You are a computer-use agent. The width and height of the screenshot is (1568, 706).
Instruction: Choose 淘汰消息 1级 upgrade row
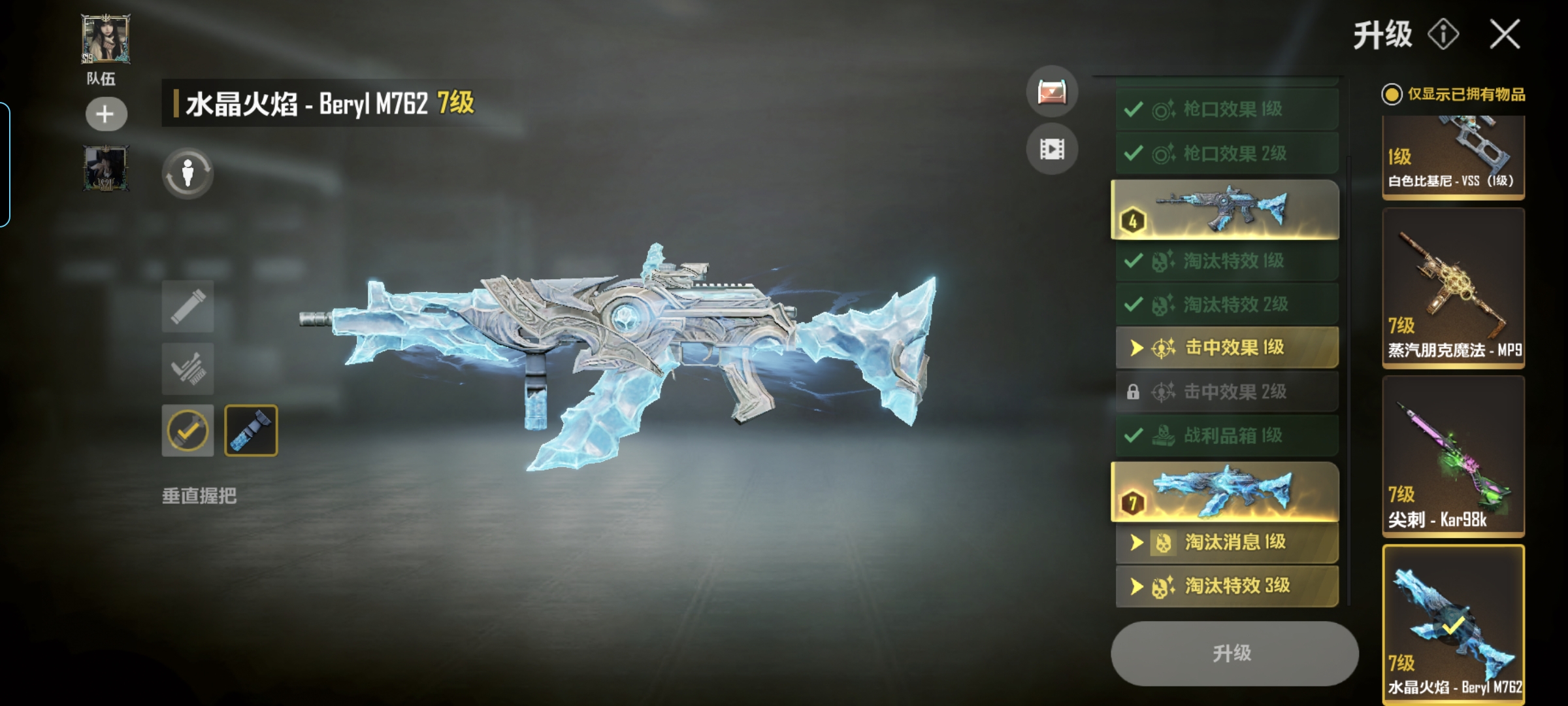[x=1226, y=542]
